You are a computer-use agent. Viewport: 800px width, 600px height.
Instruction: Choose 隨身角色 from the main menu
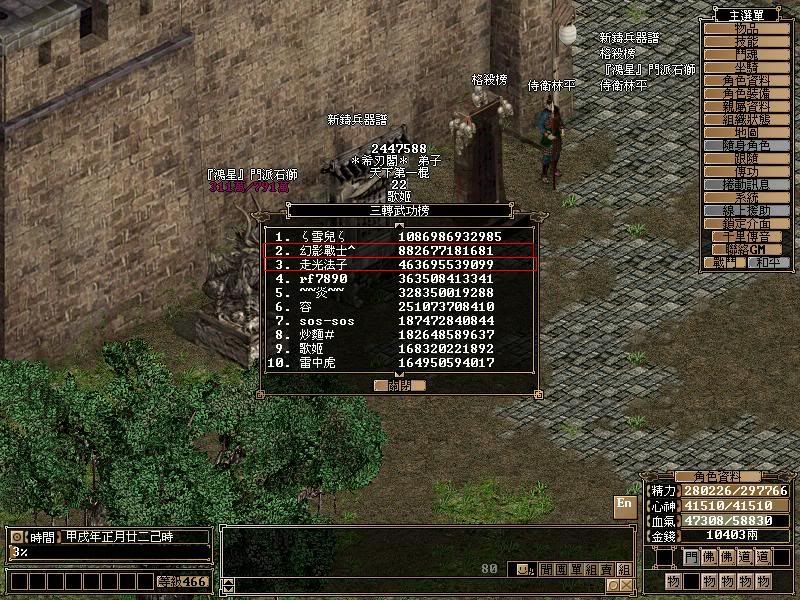click(x=747, y=145)
